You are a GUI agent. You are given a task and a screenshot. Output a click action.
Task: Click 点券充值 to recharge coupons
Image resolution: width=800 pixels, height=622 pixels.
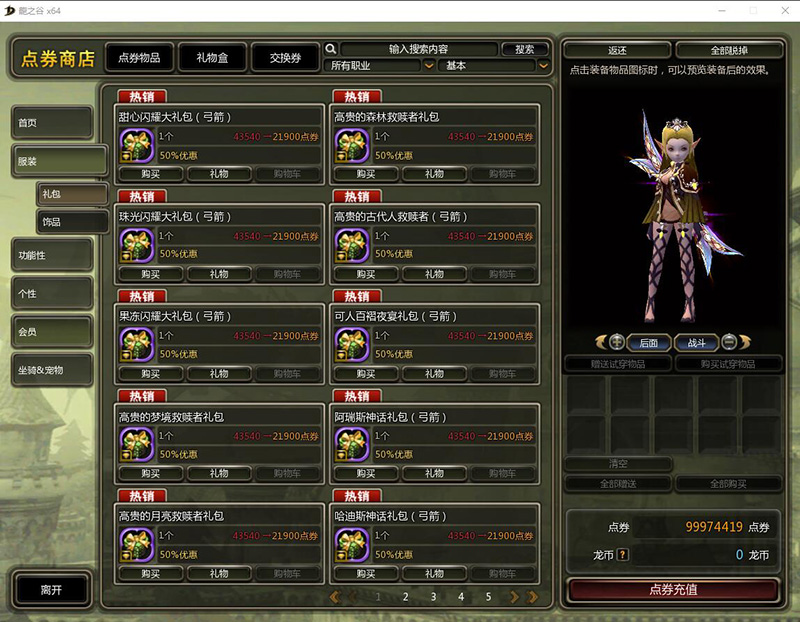pos(673,590)
